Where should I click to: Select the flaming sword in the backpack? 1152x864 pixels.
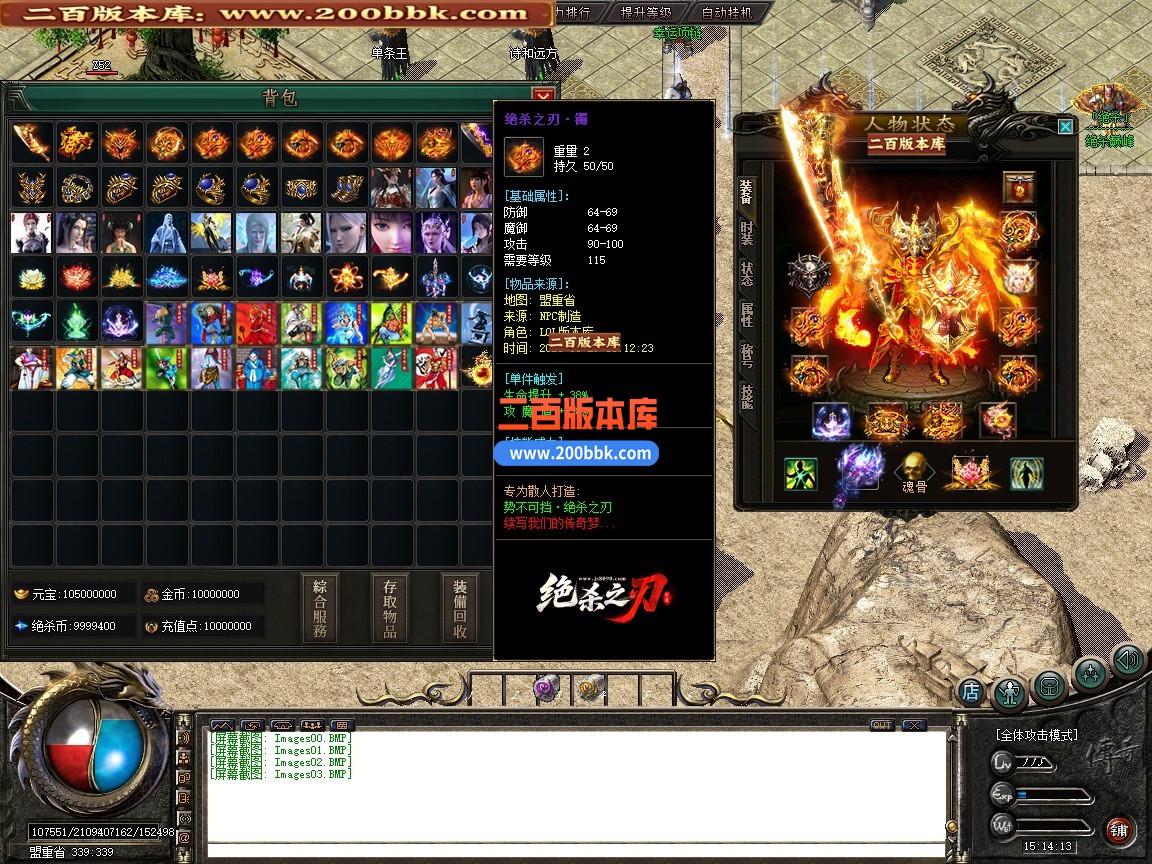point(31,142)
